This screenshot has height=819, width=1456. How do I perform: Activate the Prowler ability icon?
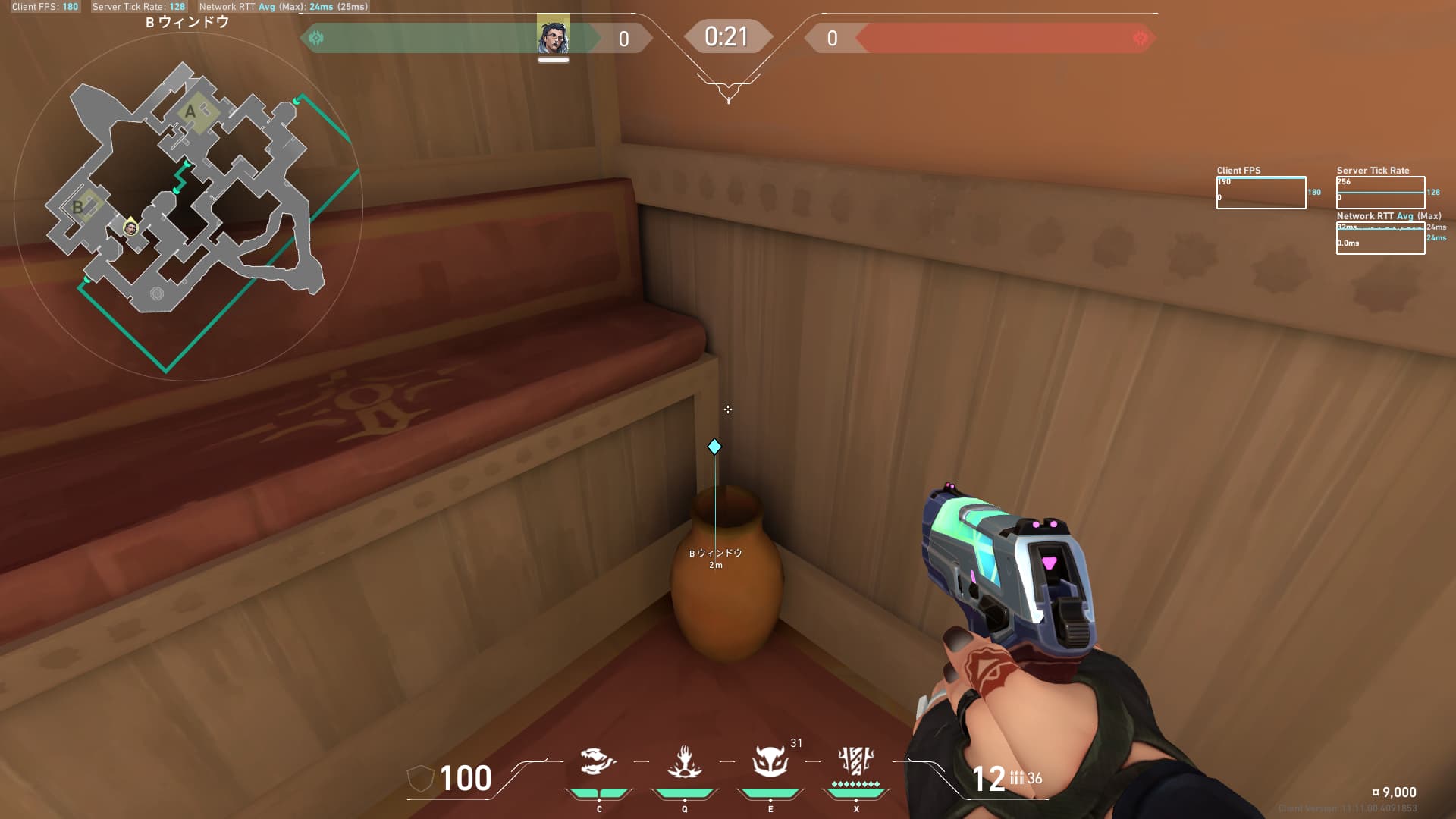[598, 761]
